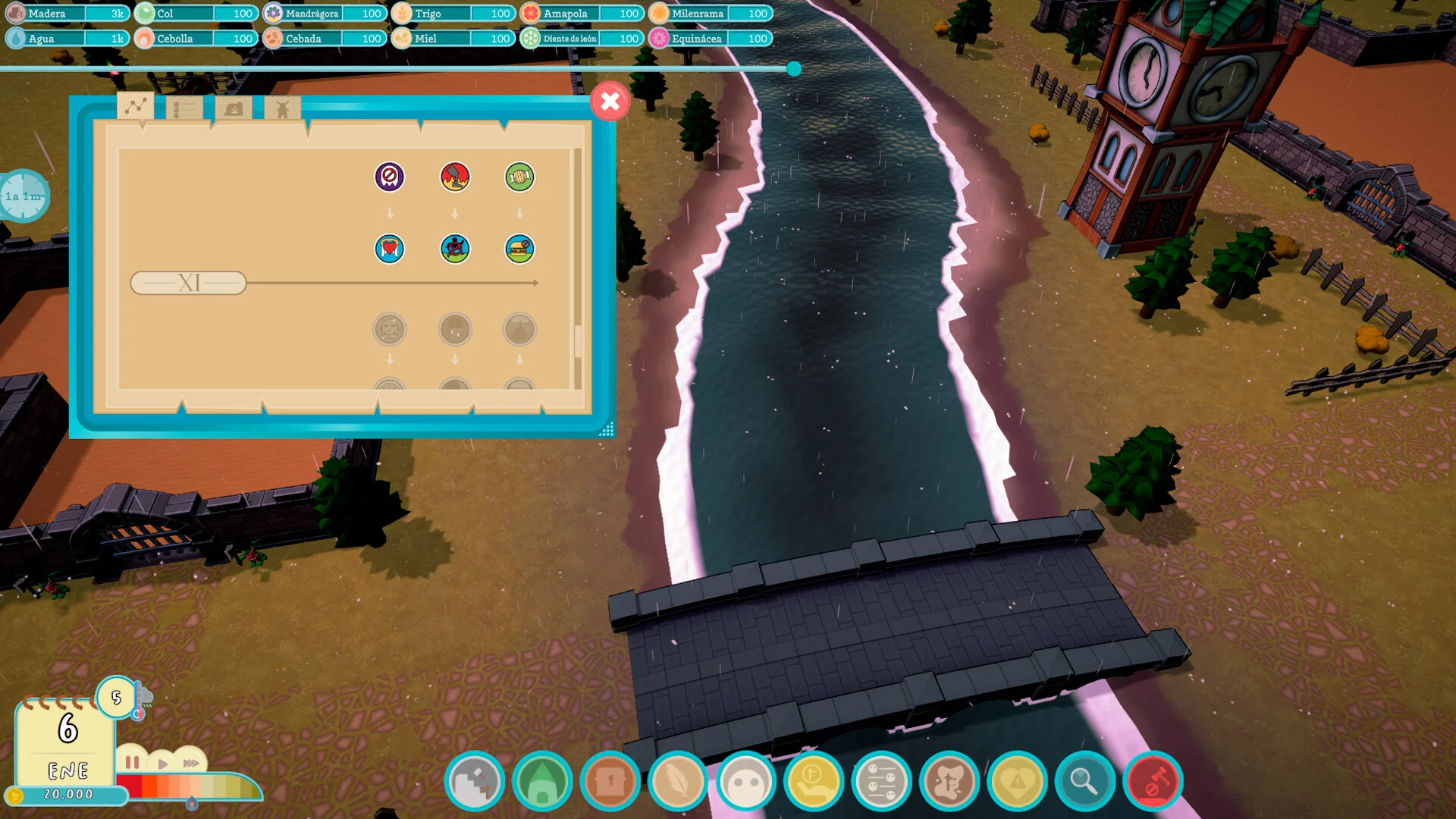Click the feather quill toolbar button

click(x=677, y=781)
